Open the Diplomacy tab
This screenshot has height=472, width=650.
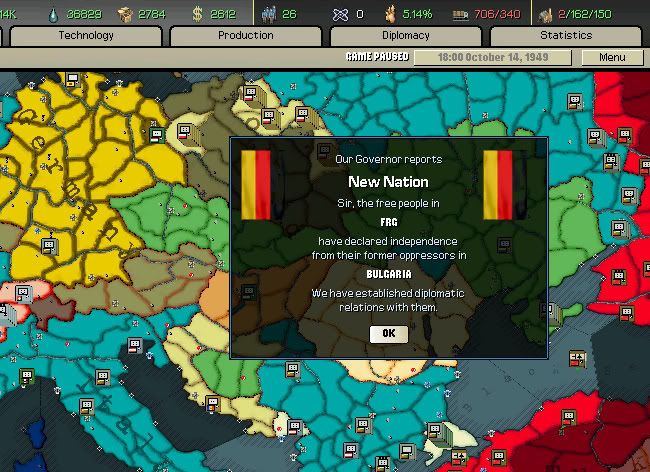click(405, 36)
